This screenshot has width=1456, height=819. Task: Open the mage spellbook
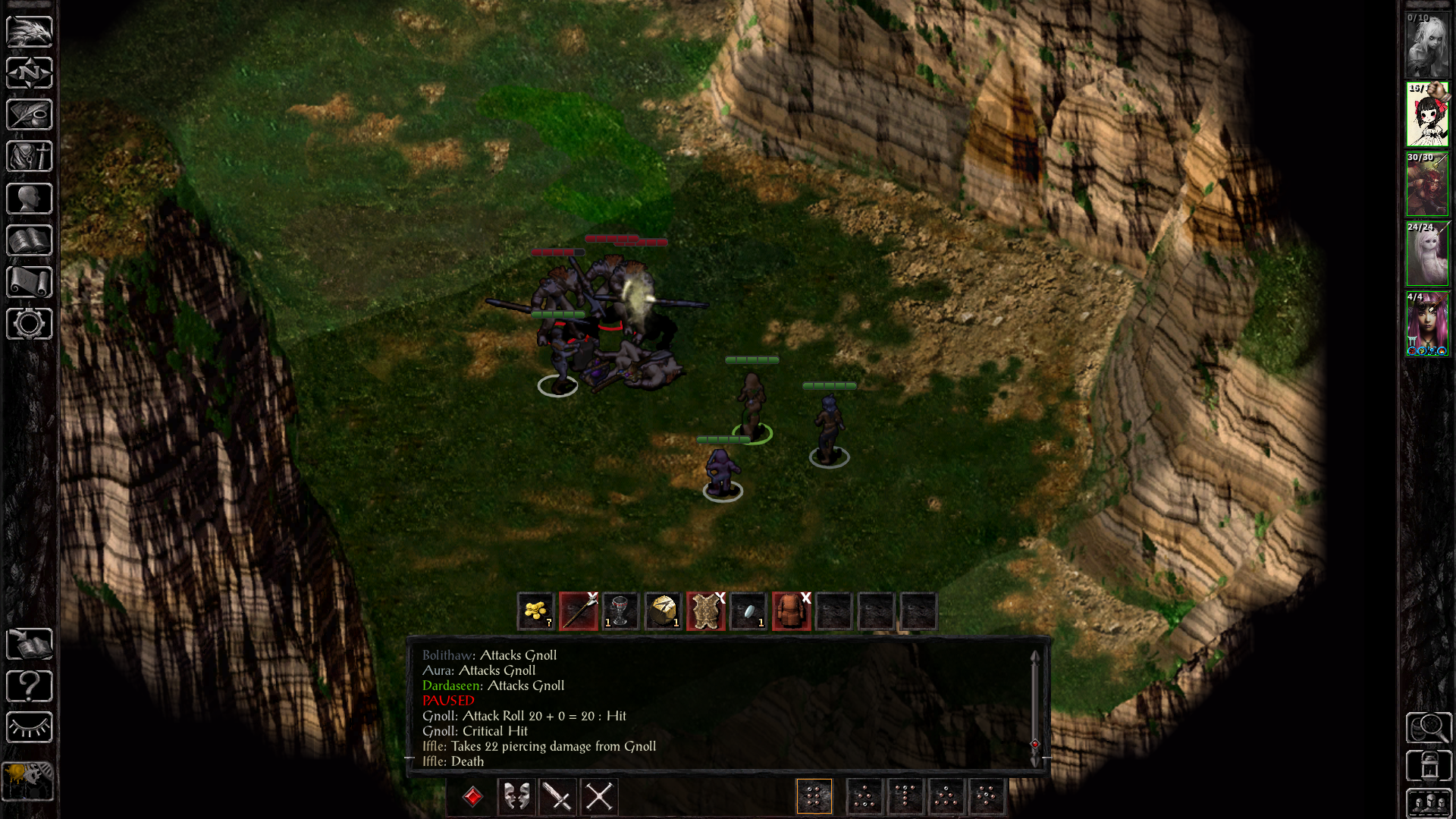click(29, 240)
